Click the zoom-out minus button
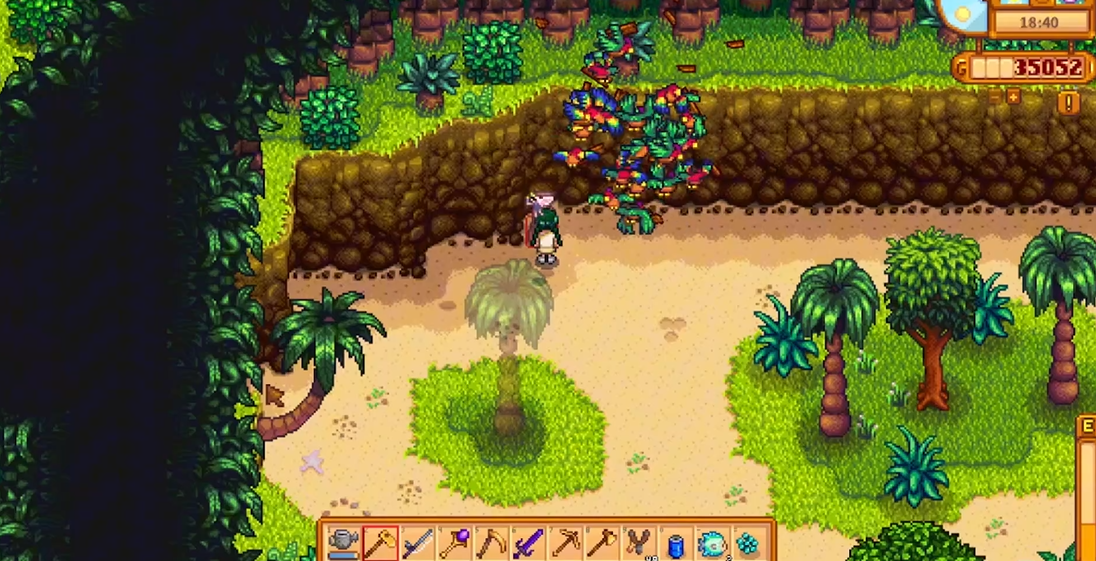Viewport: 1096px width, 561px height. click(994, 97)
